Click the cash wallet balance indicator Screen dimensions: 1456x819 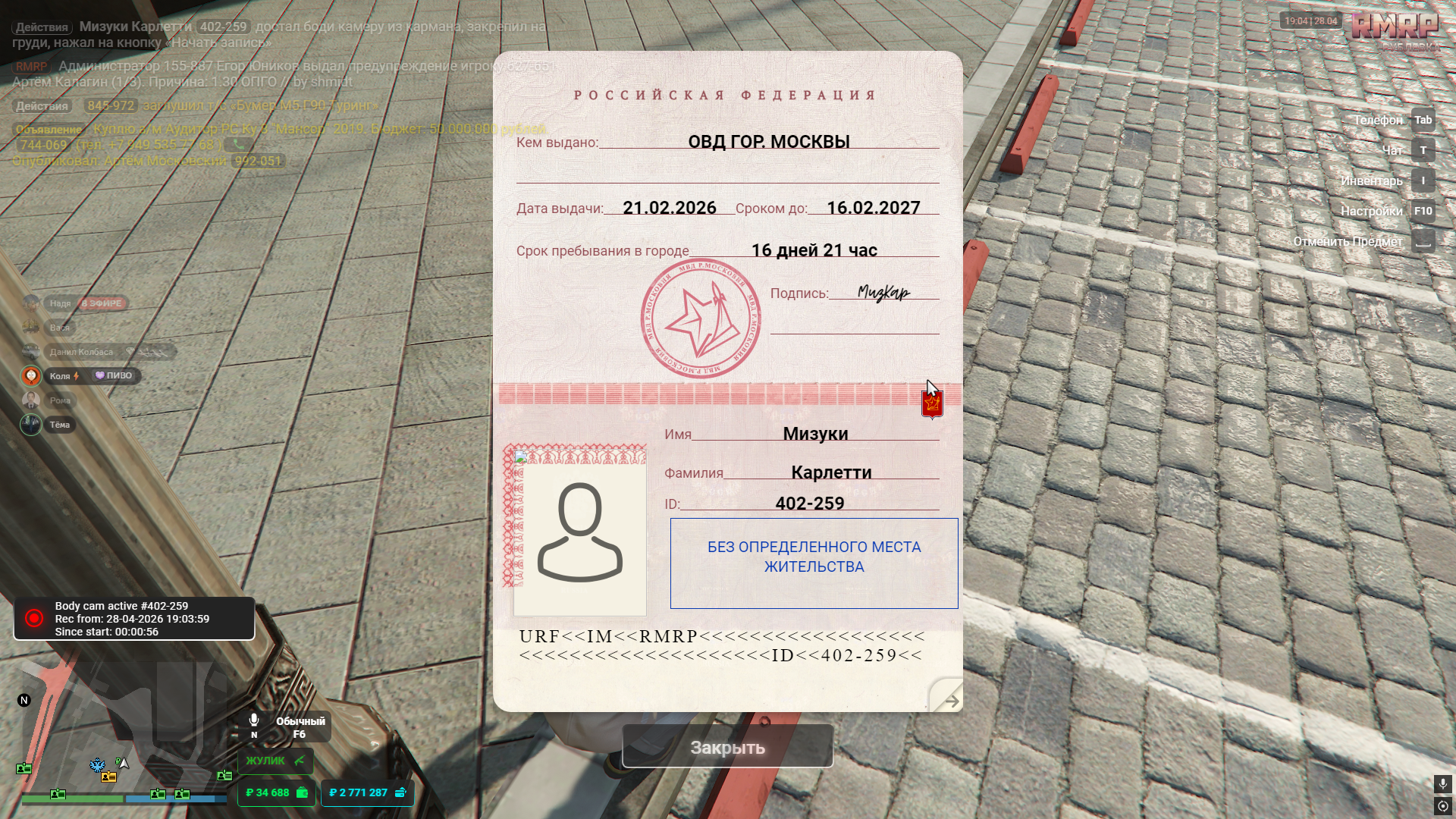coord(276,792)
